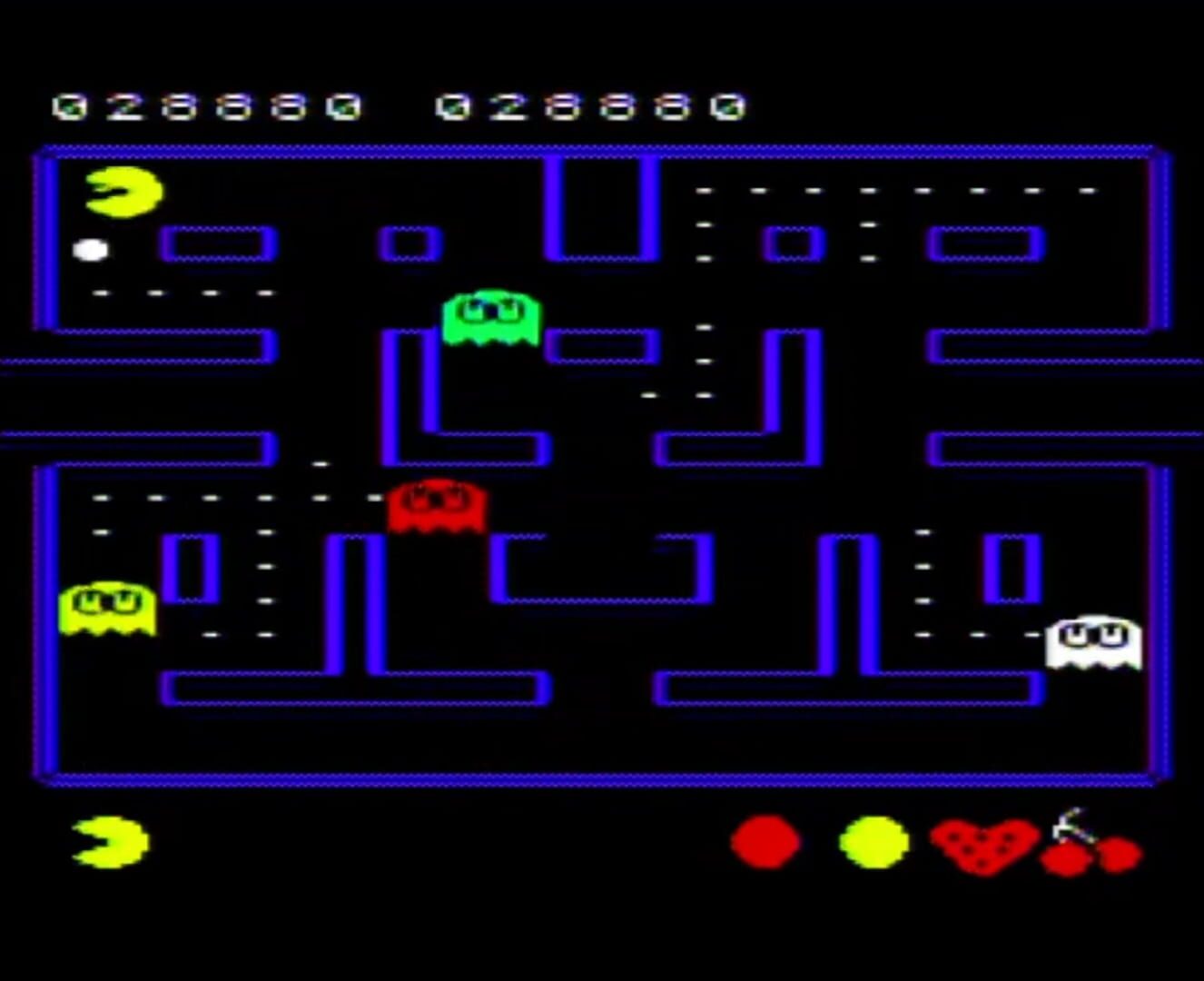Image resolution: width=1204 pixels, height=981 pixels.
Task: Select the green ghost sprite
Action: [x=489, y=318]
